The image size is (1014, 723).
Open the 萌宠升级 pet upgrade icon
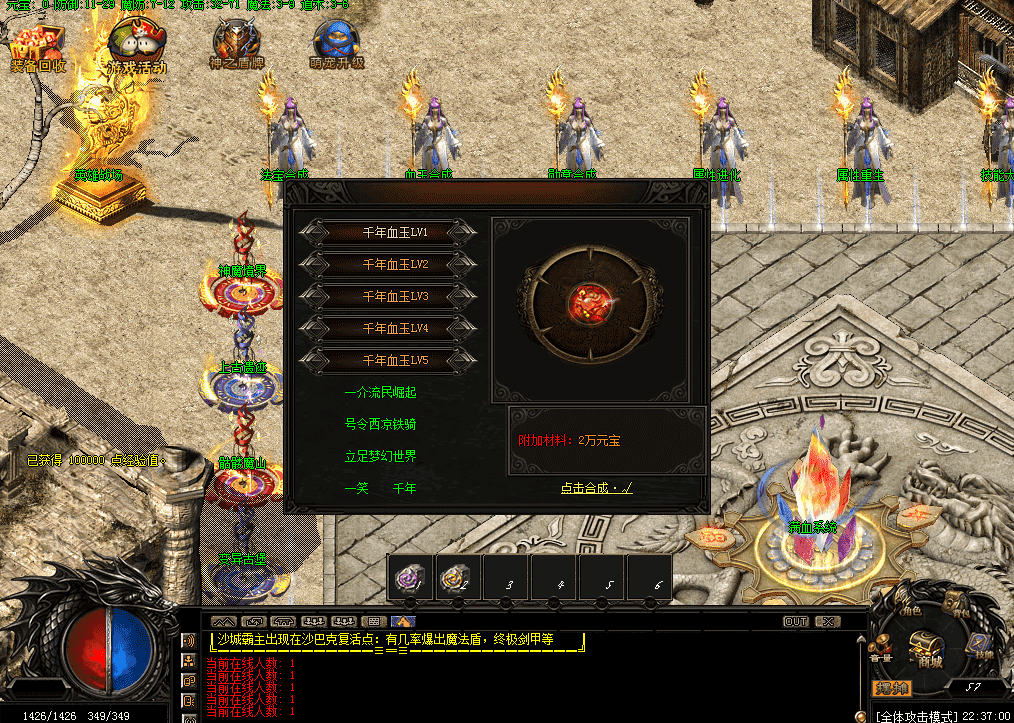(x=336, y=46)
